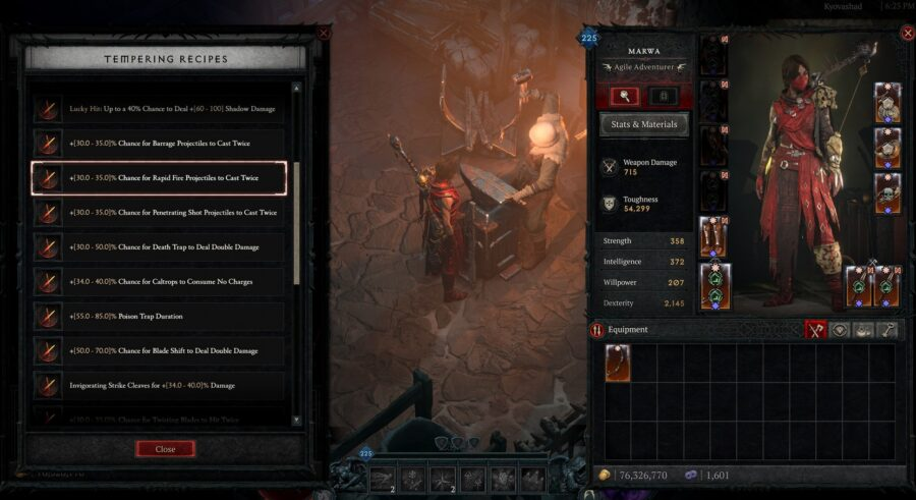Image resolution: width=916 pixels, height=500 pixels.
Task: Switch to the Equipment inventory tab
Action: pyautogui.click(x=817, y=329)
